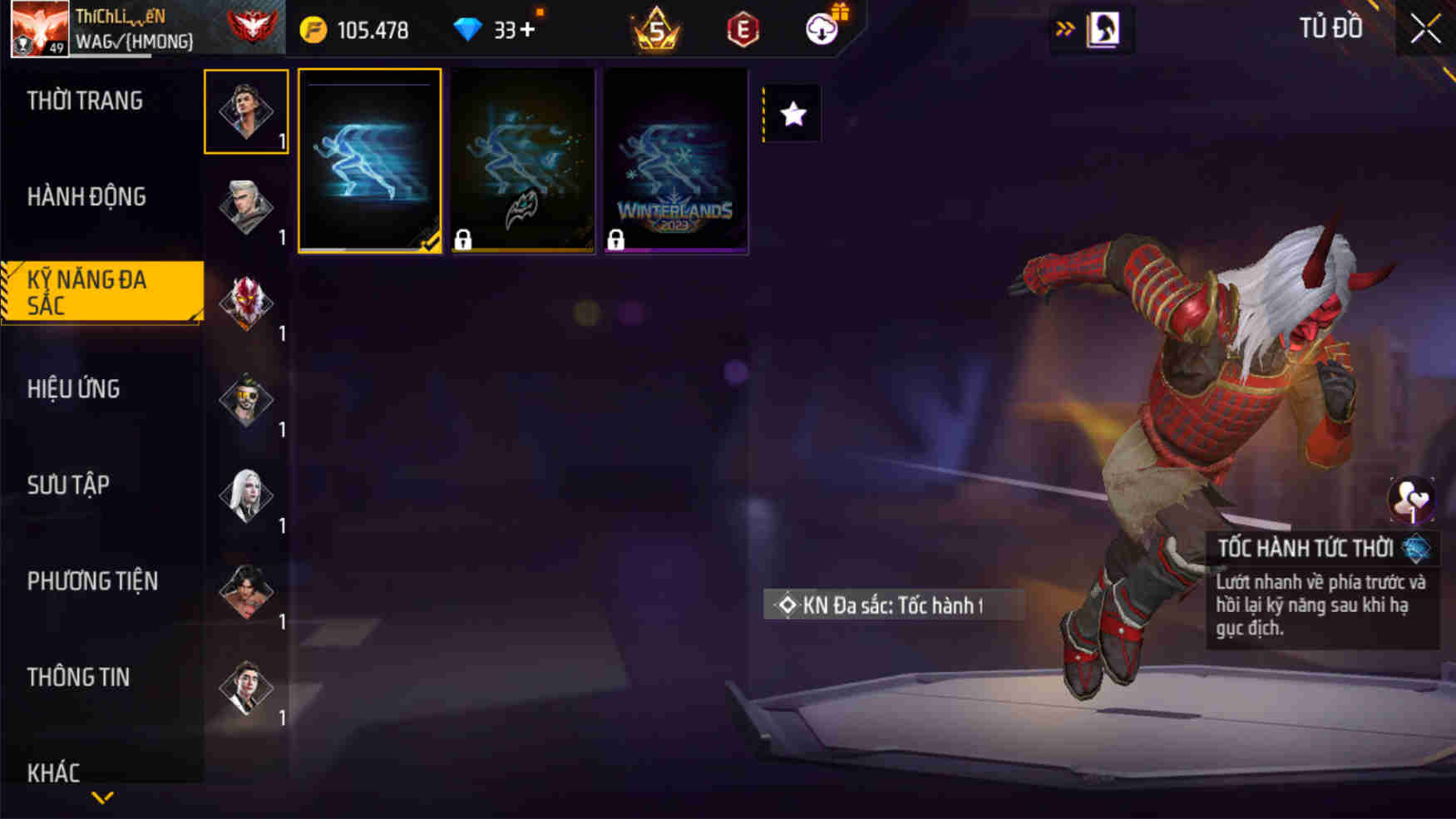Select the equipped blue dash skill thumbnail
1456x819 pixels.
click(370, 158)
